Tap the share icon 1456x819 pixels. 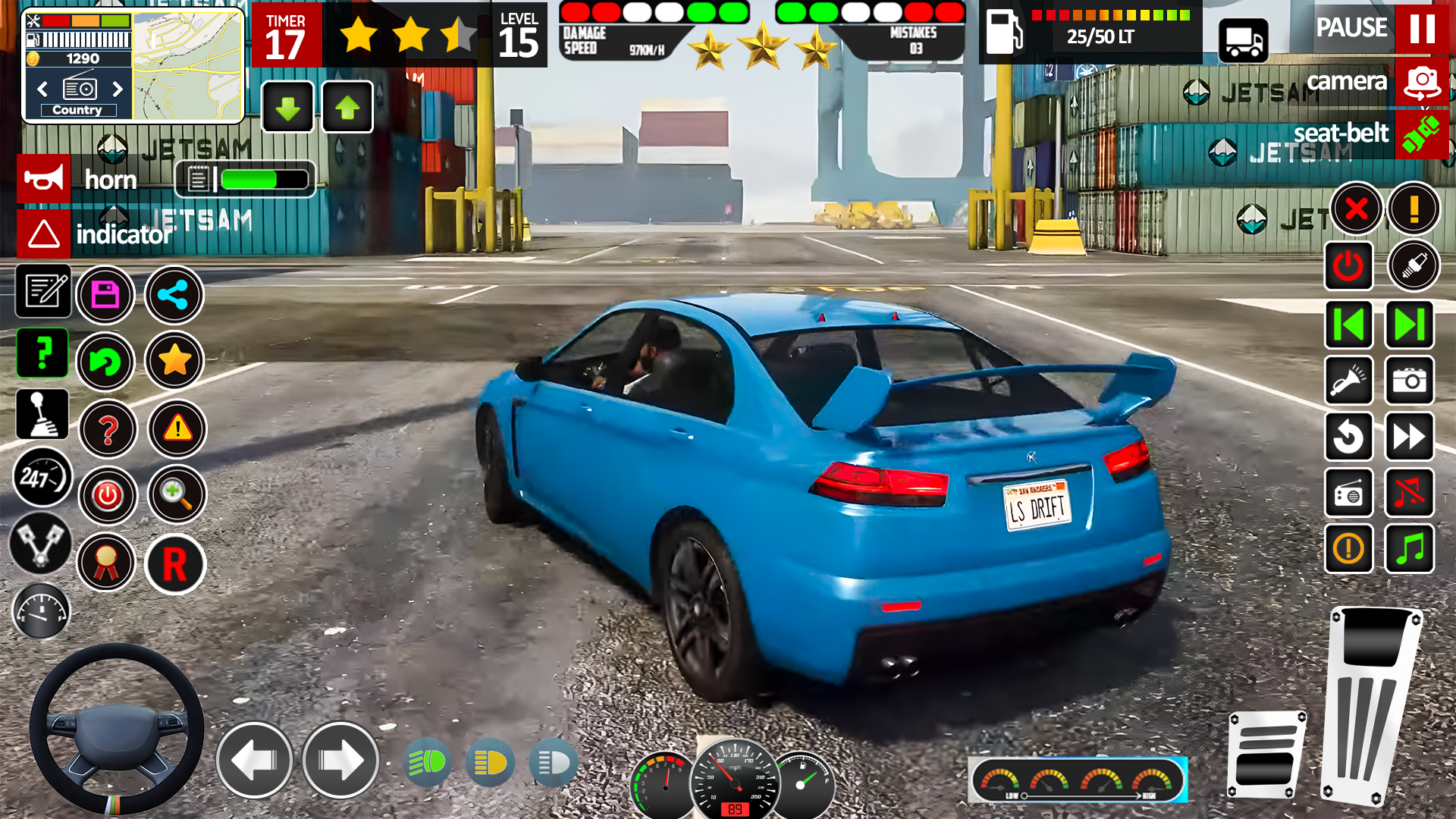pyautogui.click(x=173, y=296)
